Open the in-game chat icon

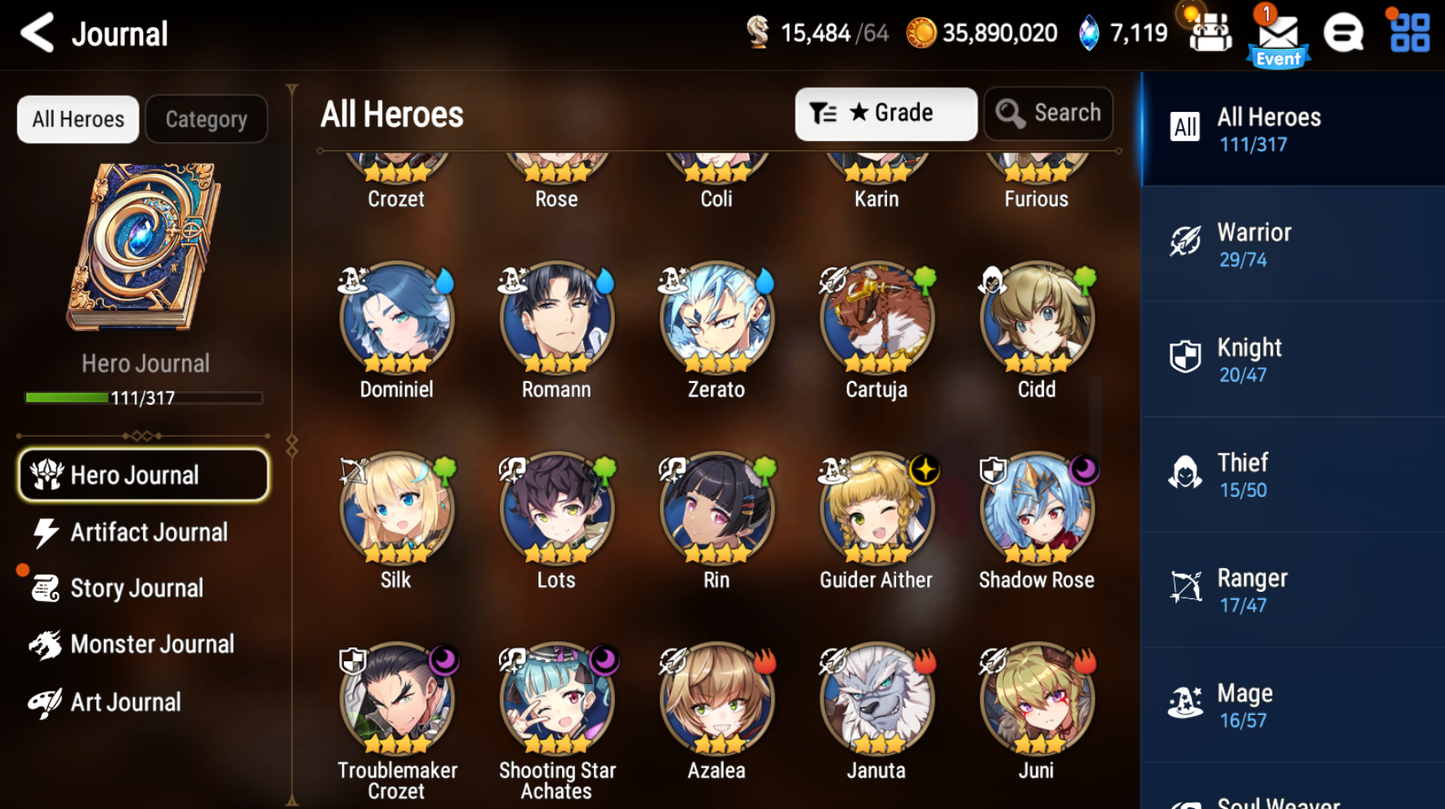point(1343,31)
